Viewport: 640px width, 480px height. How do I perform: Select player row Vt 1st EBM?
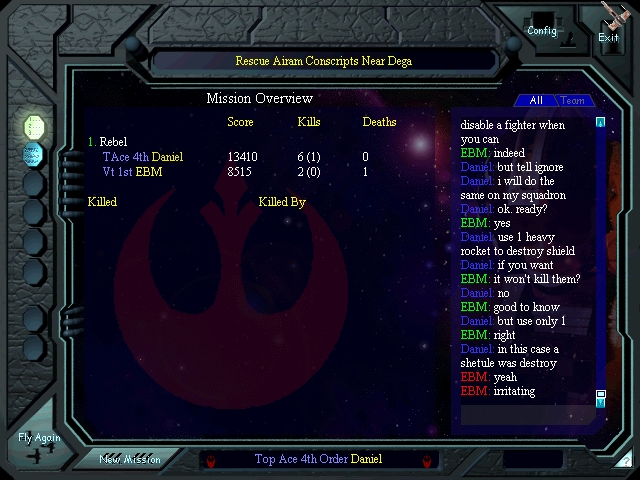point(132,172)
